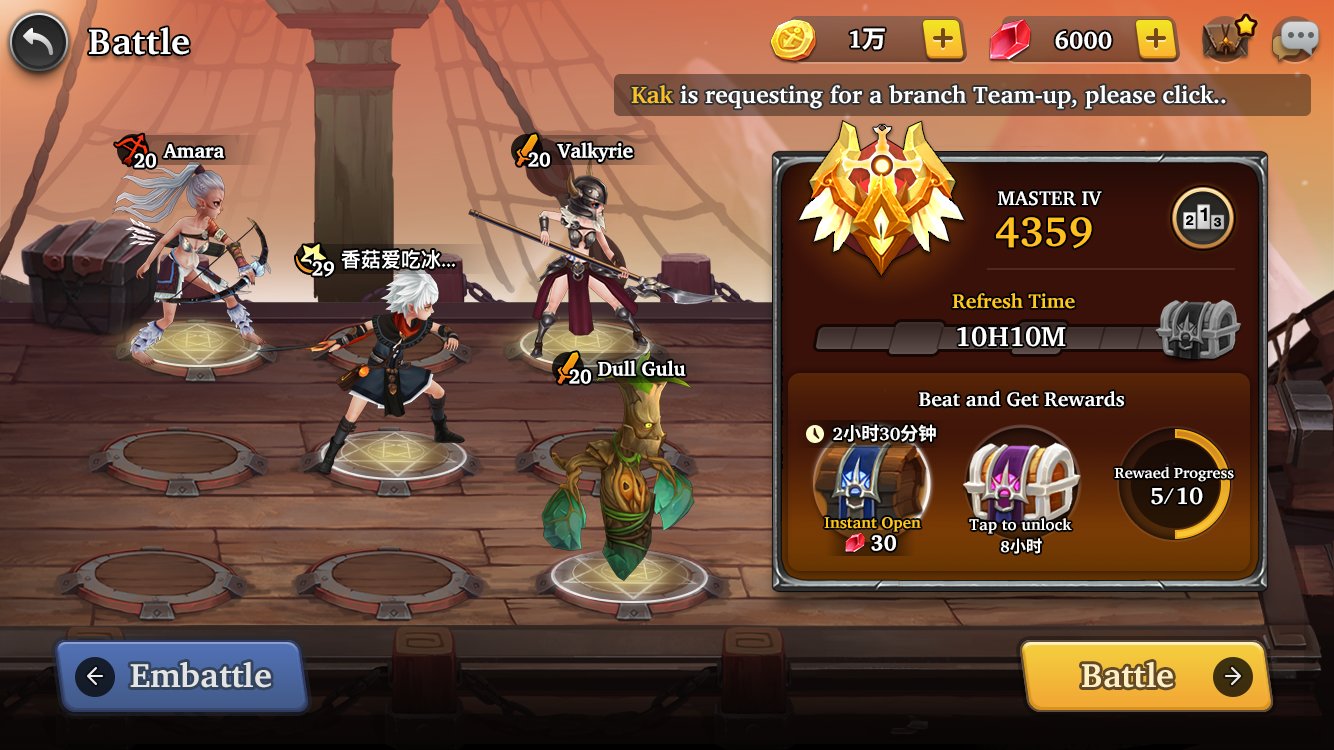Go back using the return arrow
This screenshot has width=1334, height=750.
39,42
